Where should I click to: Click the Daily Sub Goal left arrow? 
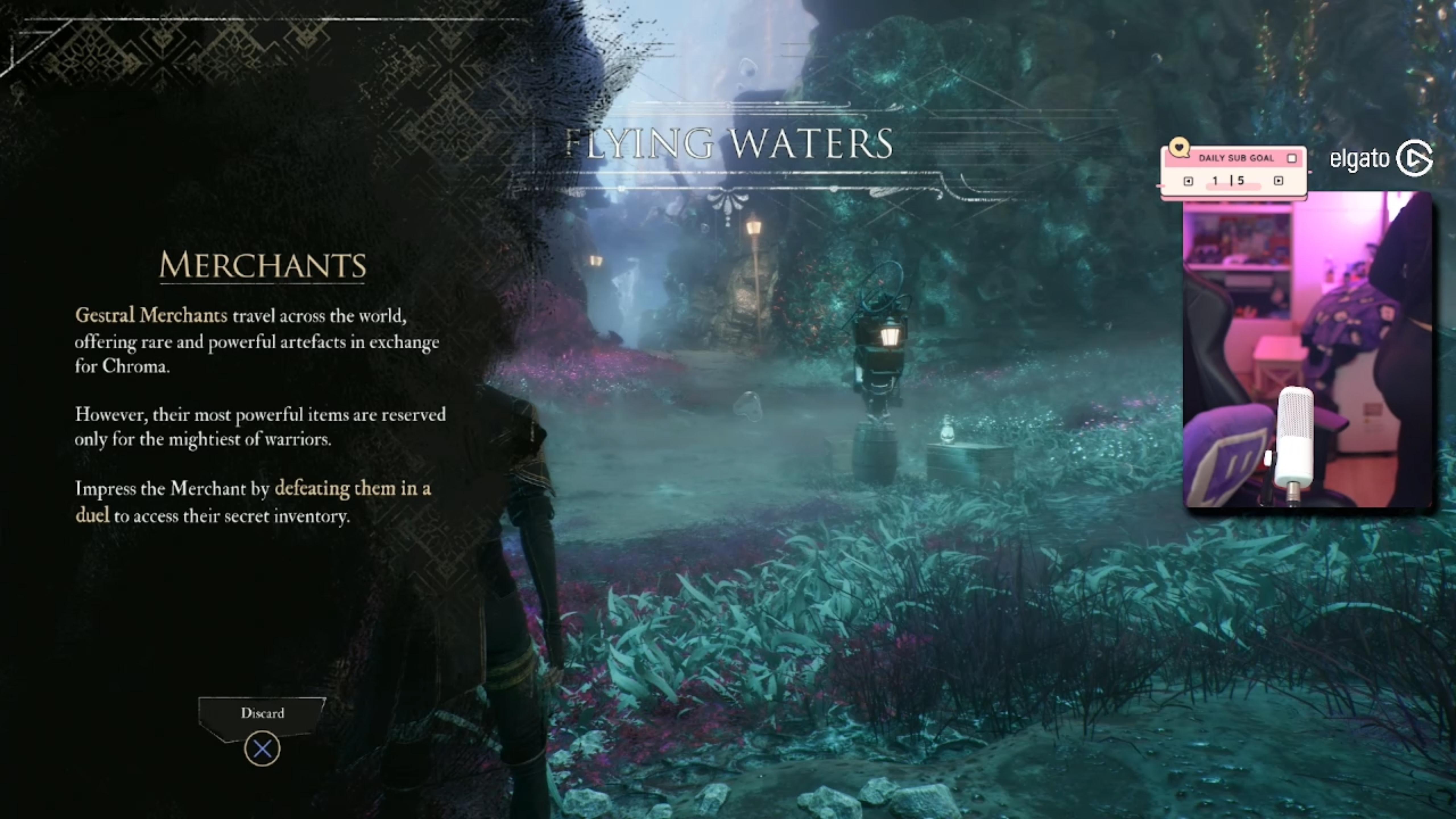(x=1188, y=181)
